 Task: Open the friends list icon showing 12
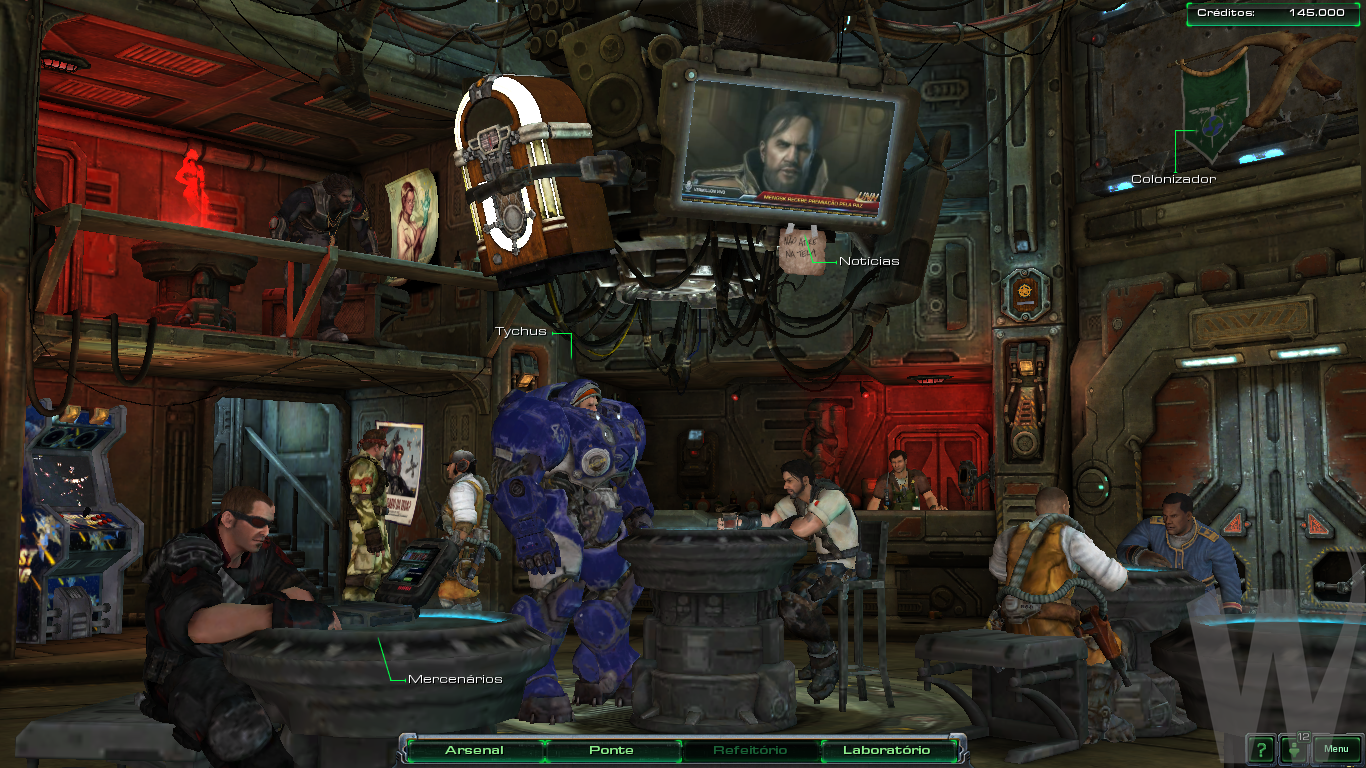pyautogui.click(x=1296, y=749)
